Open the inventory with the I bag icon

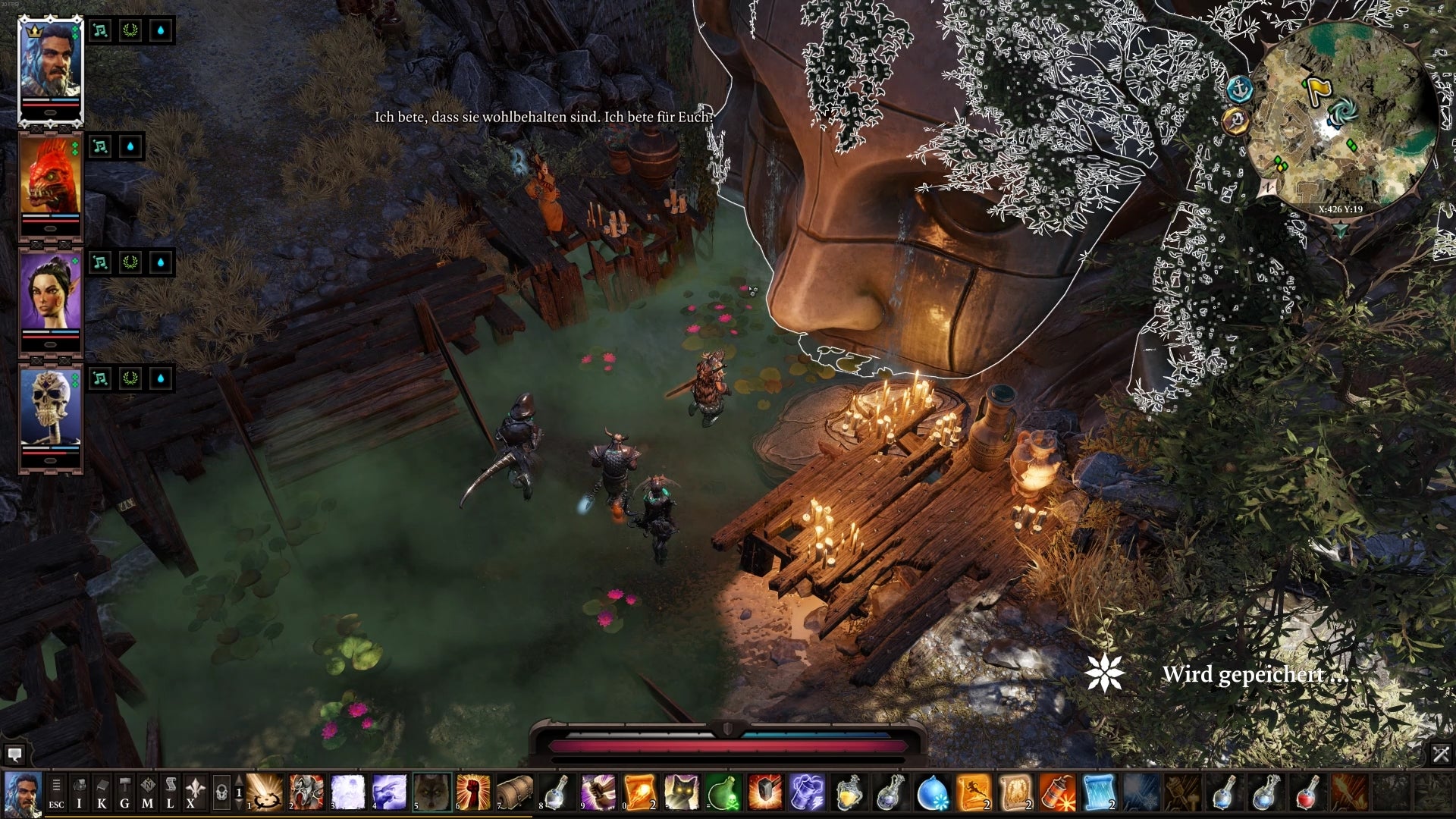tap(79, 792)
